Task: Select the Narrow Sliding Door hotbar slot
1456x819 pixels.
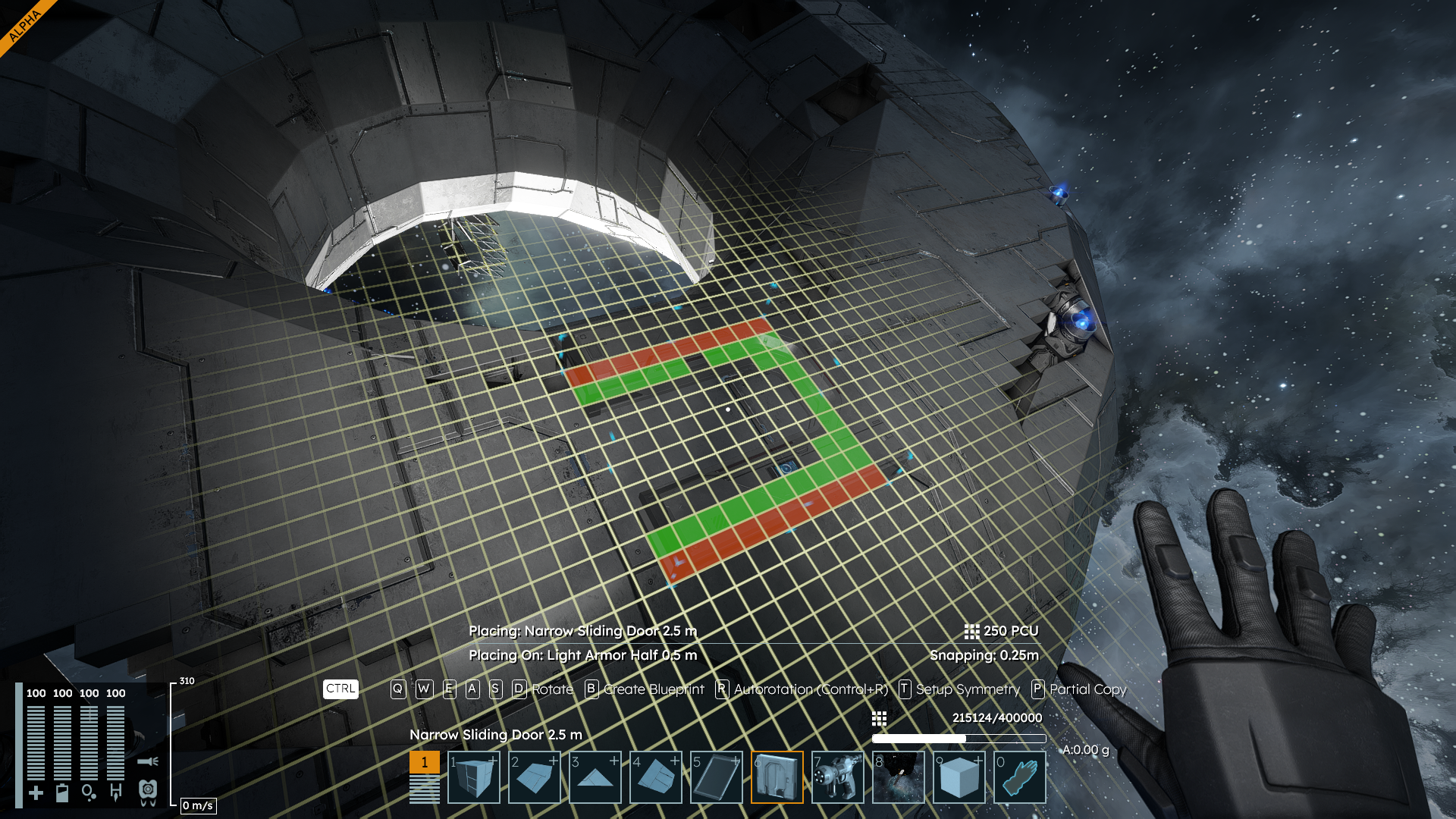Action: coord(777,777)
